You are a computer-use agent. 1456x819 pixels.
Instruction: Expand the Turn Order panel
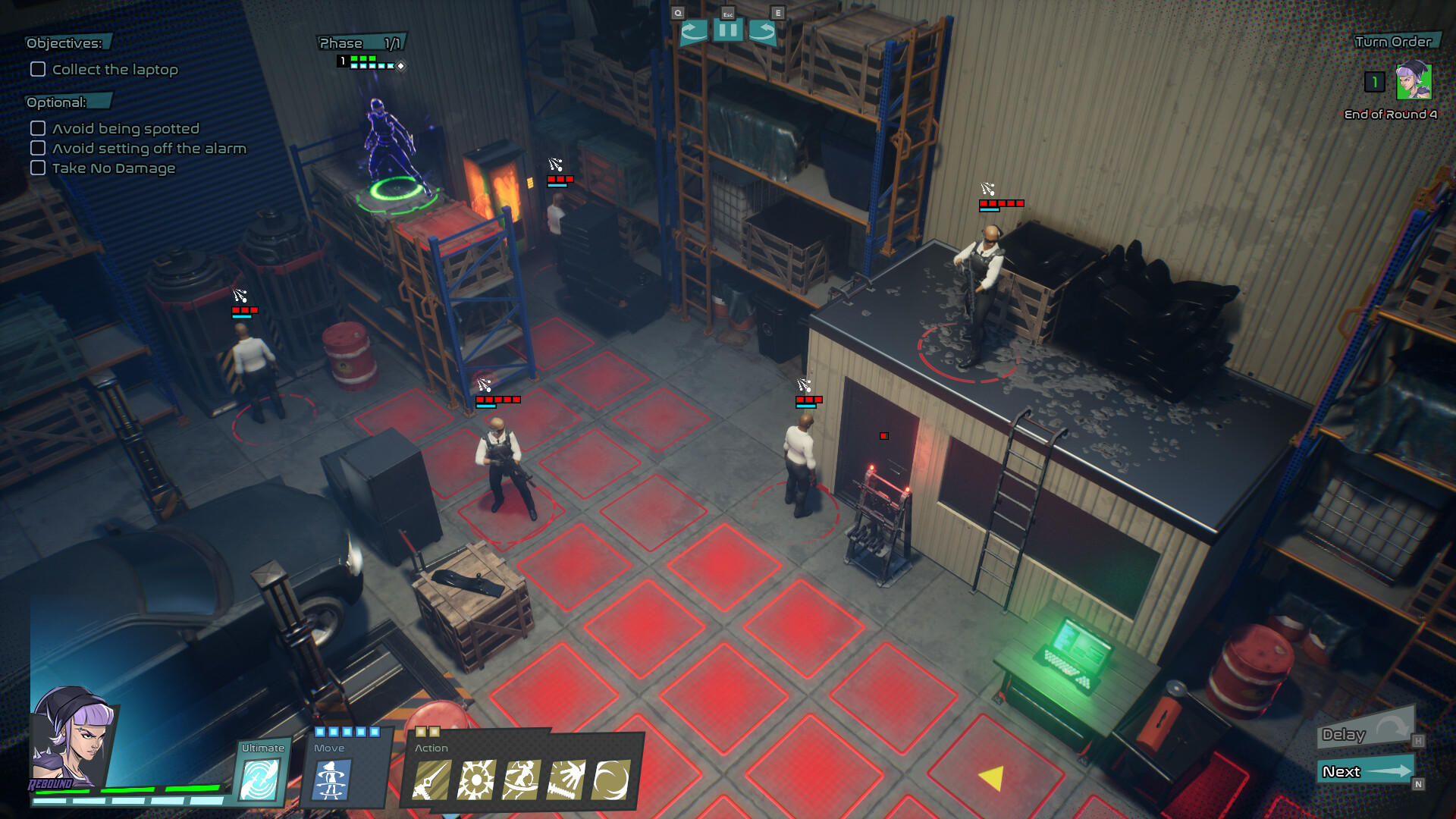[1394, 43]
